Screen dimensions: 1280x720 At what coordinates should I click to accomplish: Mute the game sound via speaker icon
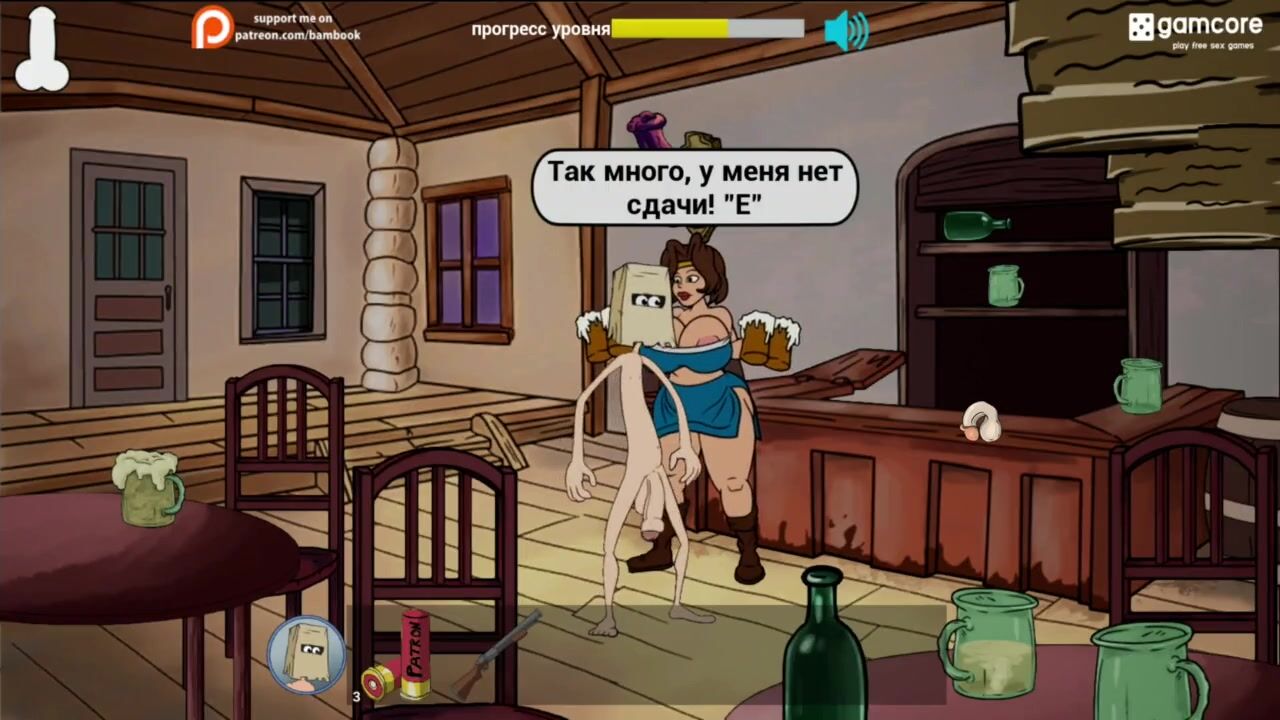pyautogui.click(x=846, y=30)
